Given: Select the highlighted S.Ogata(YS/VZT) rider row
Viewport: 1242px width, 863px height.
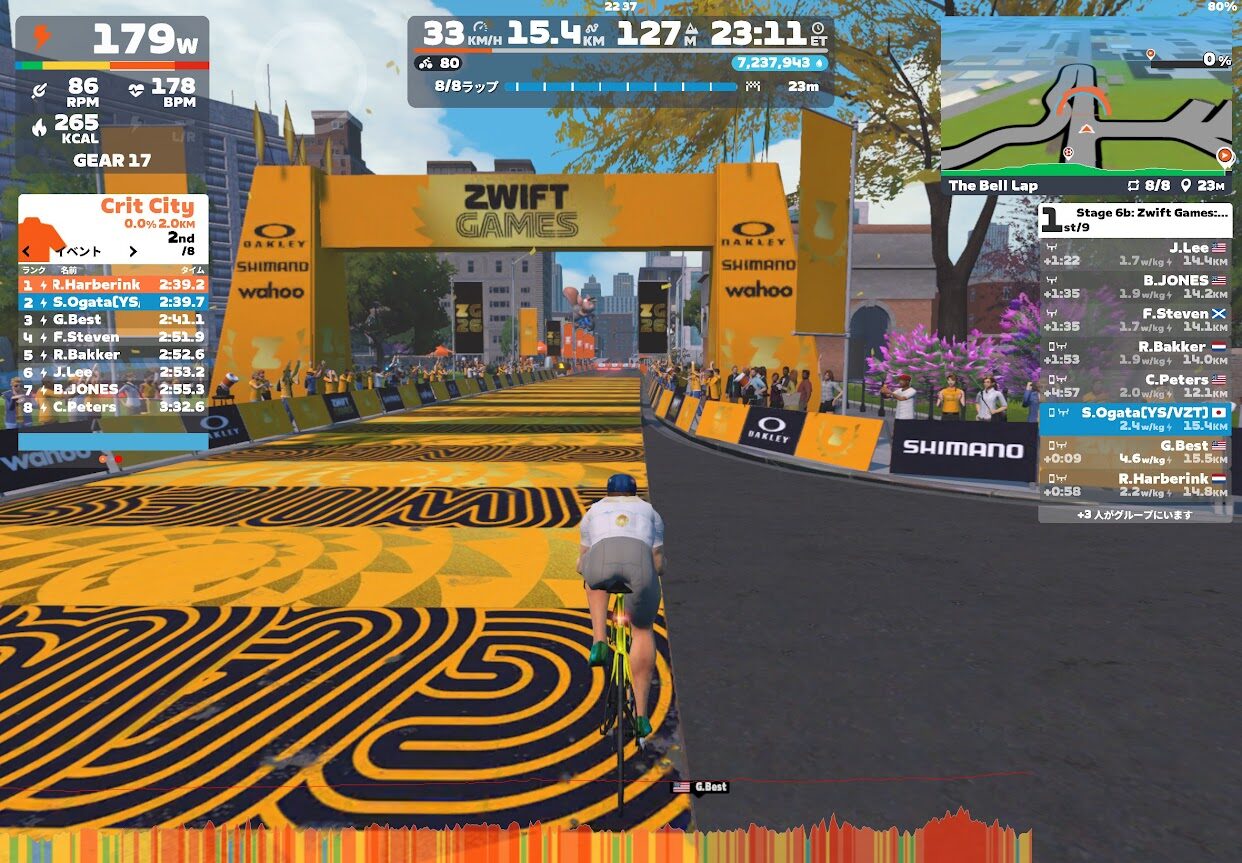Looking at the screenshot, I should pos(1135,419).
